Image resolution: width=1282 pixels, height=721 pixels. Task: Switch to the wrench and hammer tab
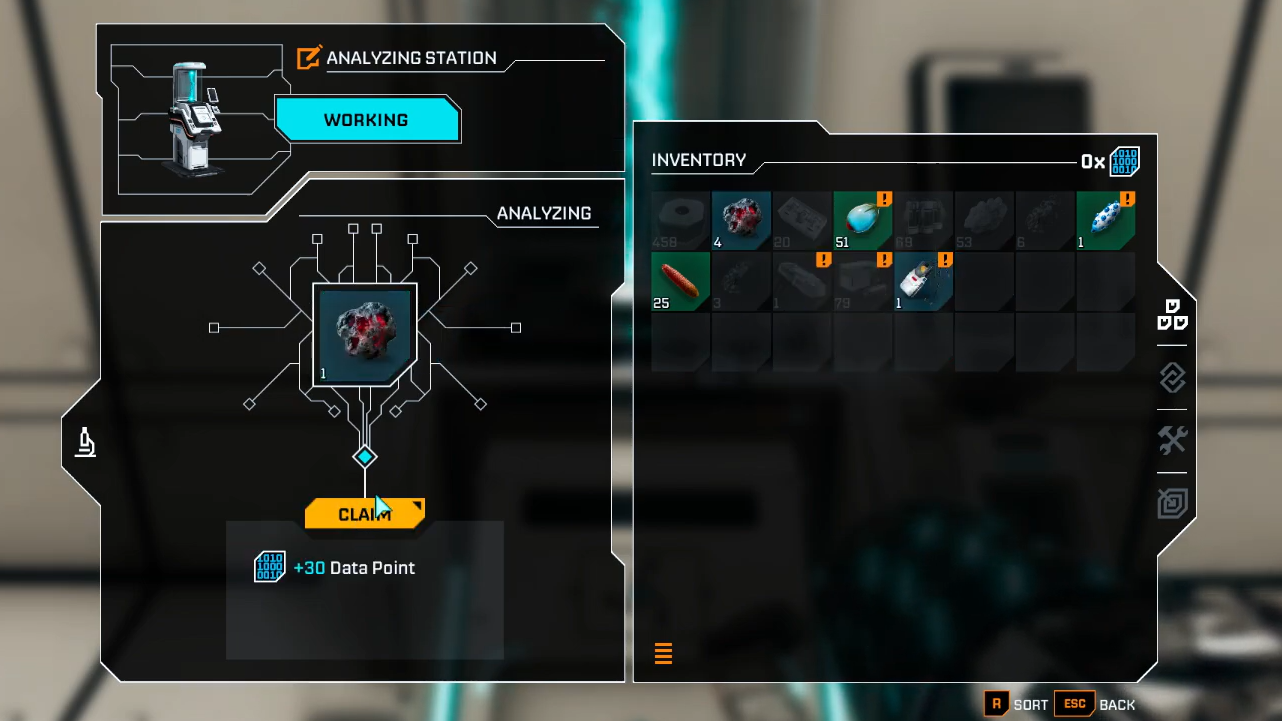[1172, 440]
